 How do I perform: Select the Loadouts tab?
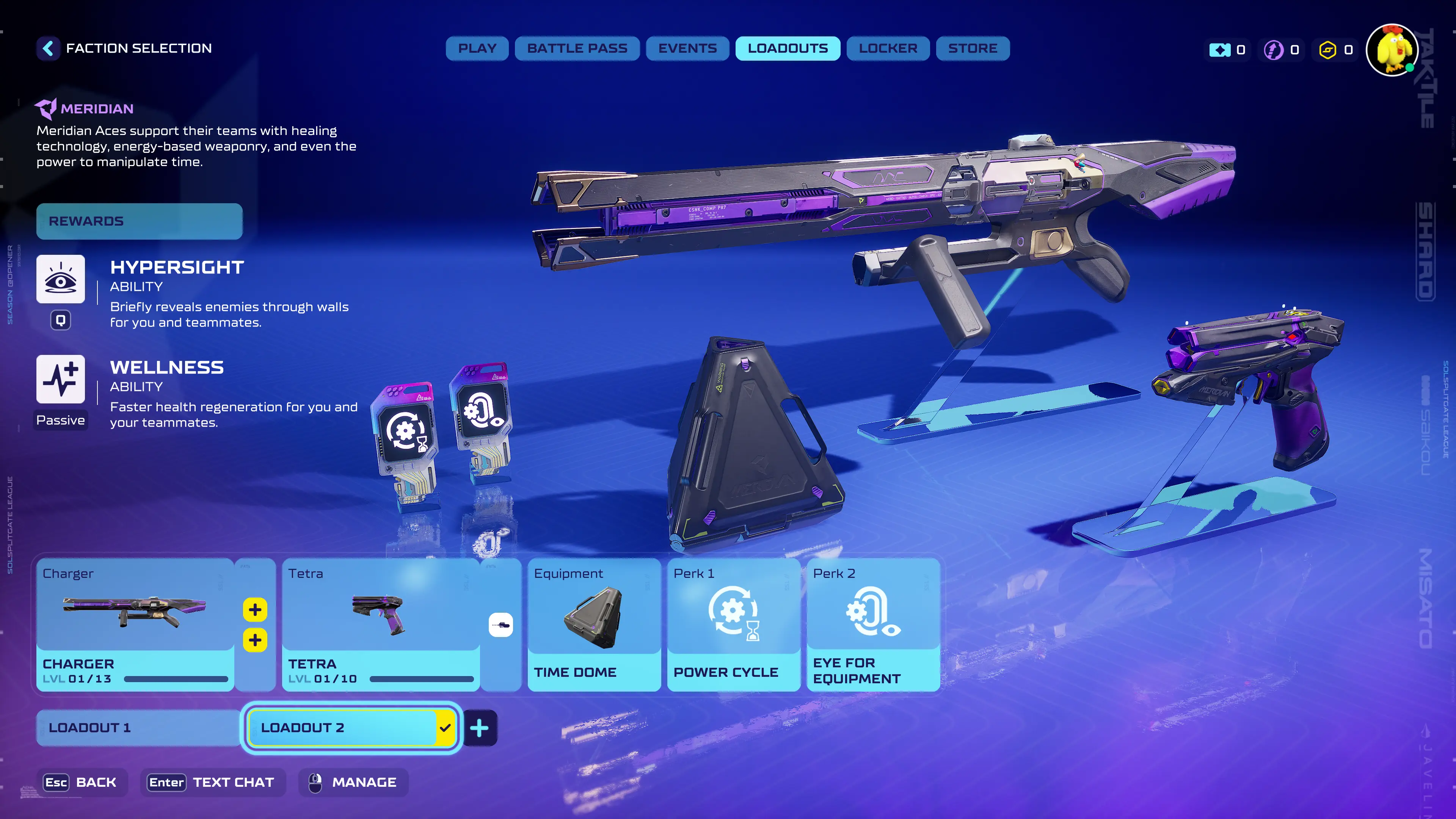(x=788, y=49)
